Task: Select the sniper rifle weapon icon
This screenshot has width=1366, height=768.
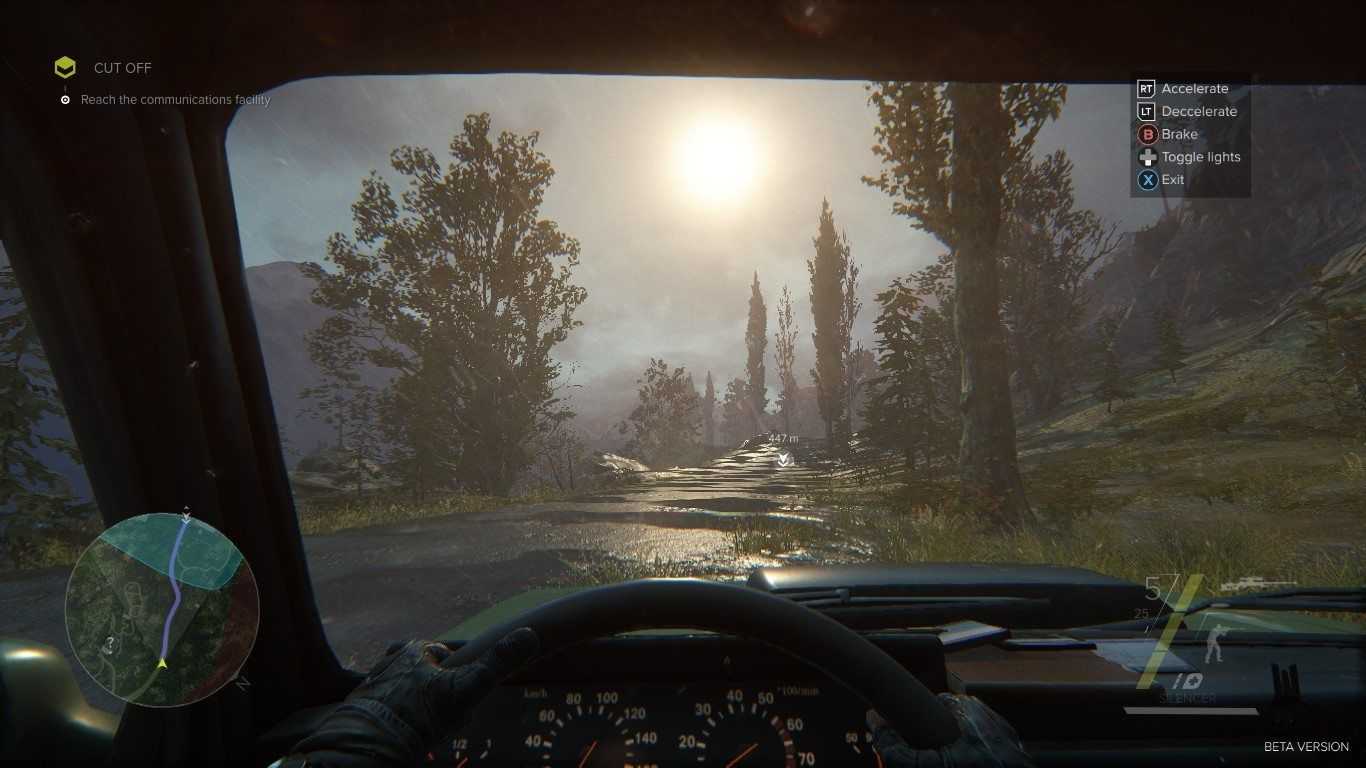Action: point(1258,584)
